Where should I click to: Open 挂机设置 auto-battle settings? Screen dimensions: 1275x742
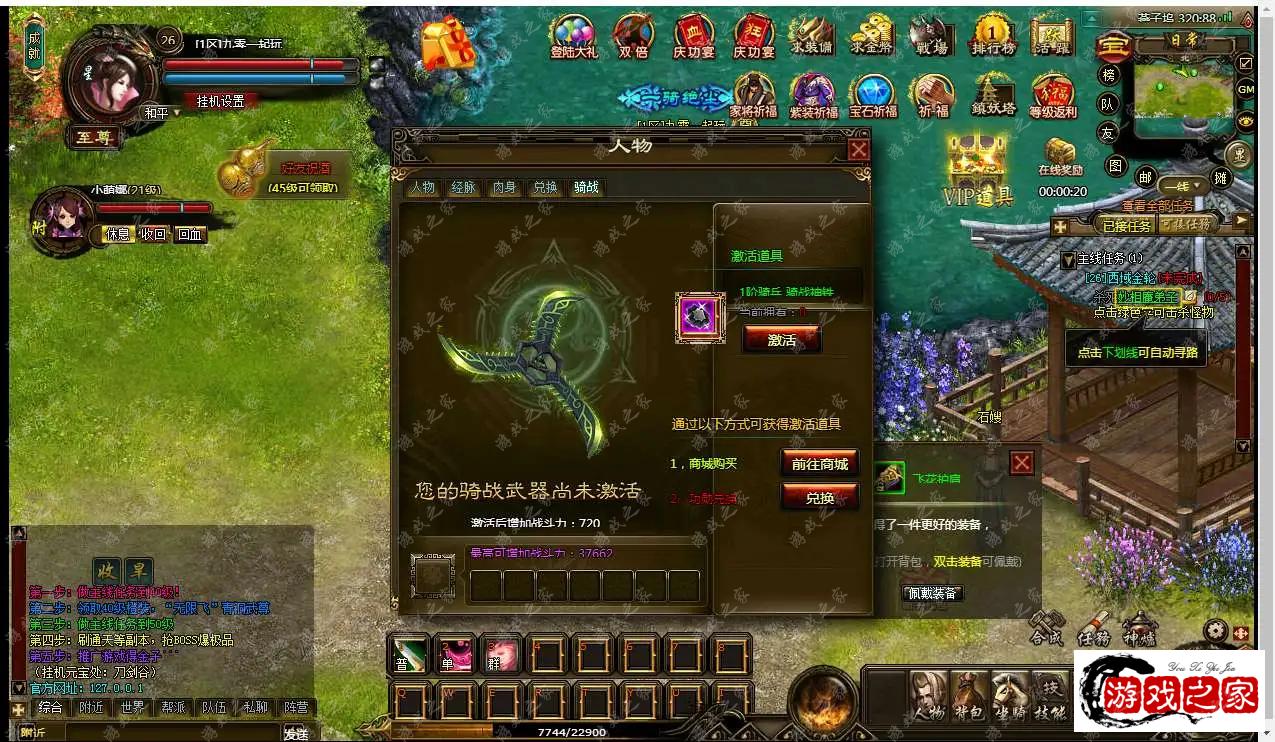[219, 101]
